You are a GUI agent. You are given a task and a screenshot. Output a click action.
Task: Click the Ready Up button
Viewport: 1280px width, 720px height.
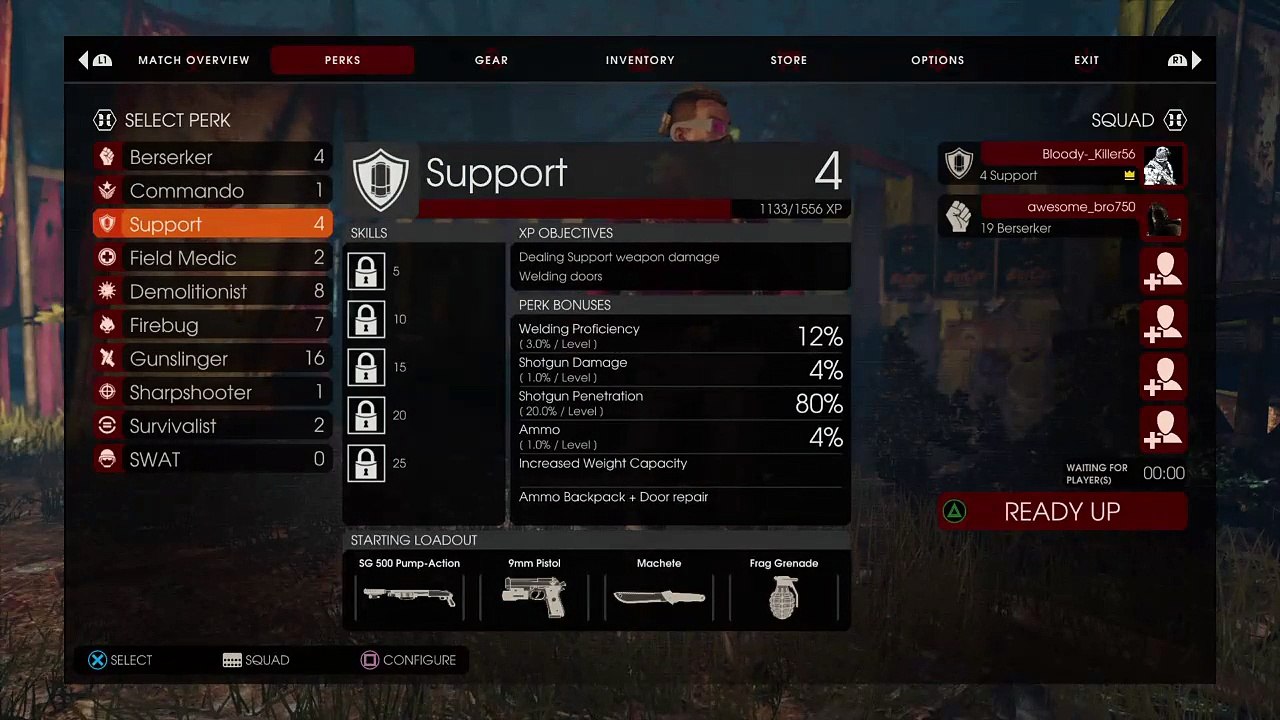click(1062, 512)
